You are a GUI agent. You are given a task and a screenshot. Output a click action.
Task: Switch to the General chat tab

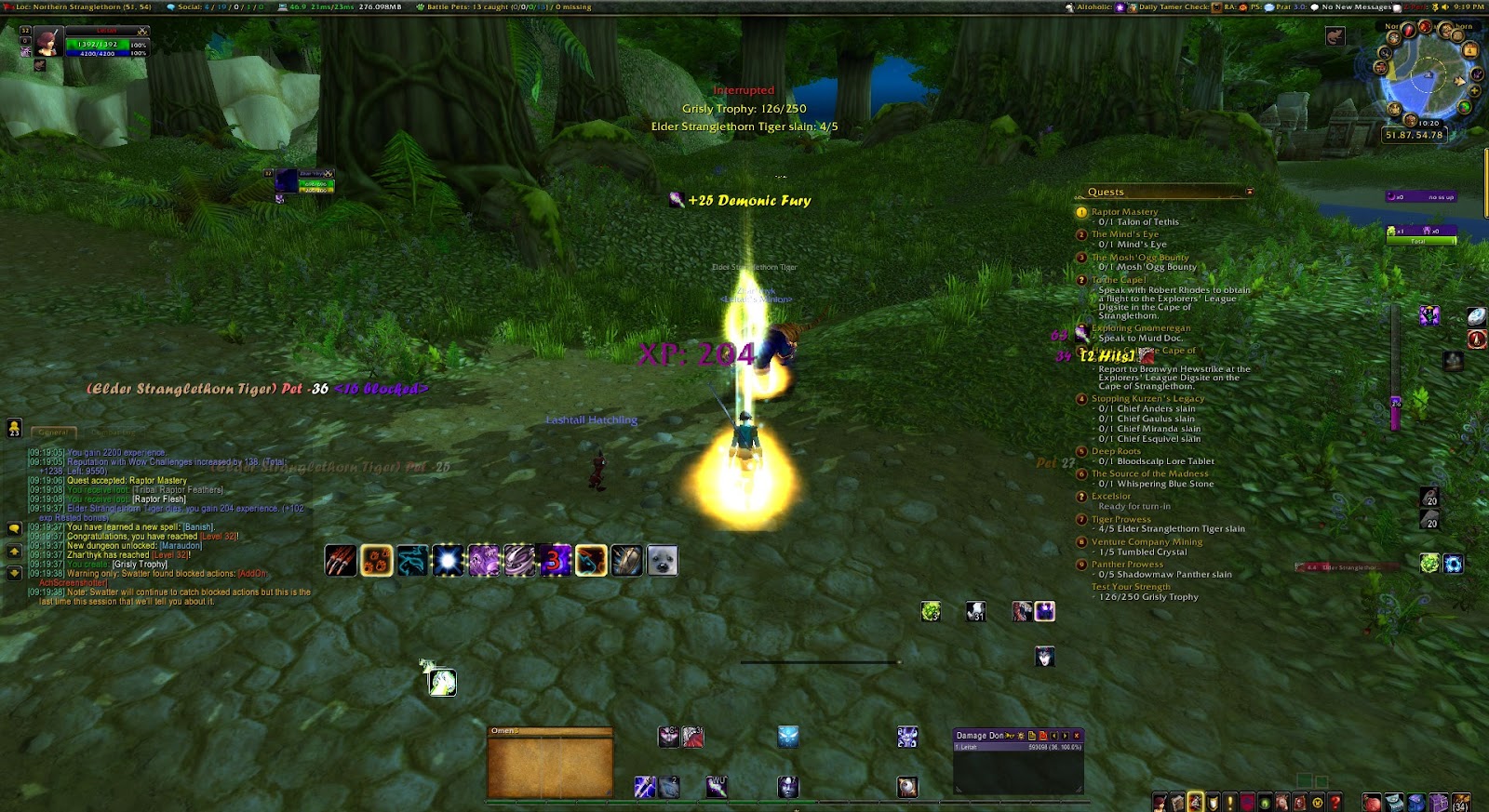click(53, 432)
